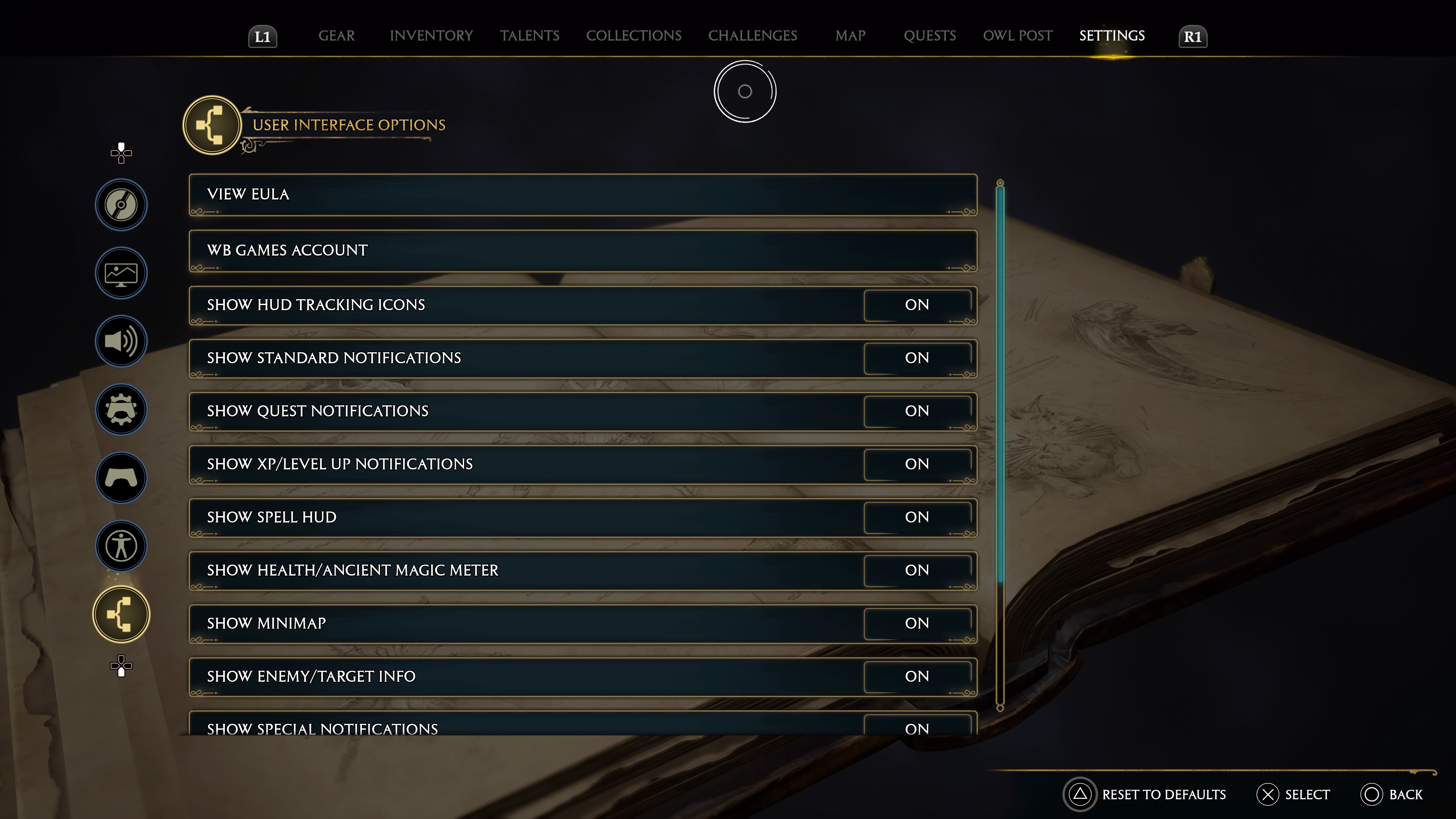Open the Audio settings speaker icon
The height and width of the screenshot is (819, 1456).
(x=121, y=341)
